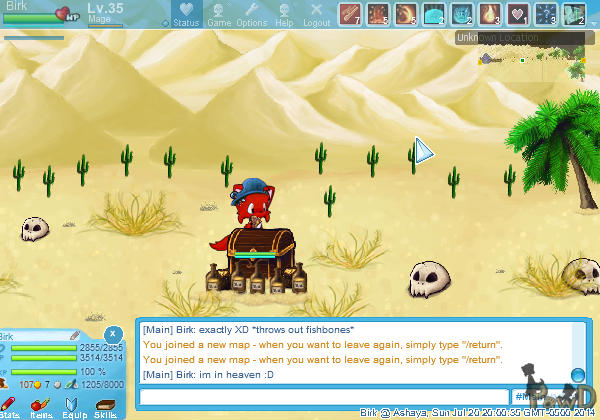600x420 pixels.
Task: Open the Game menu
Action: tap(218, 15)
